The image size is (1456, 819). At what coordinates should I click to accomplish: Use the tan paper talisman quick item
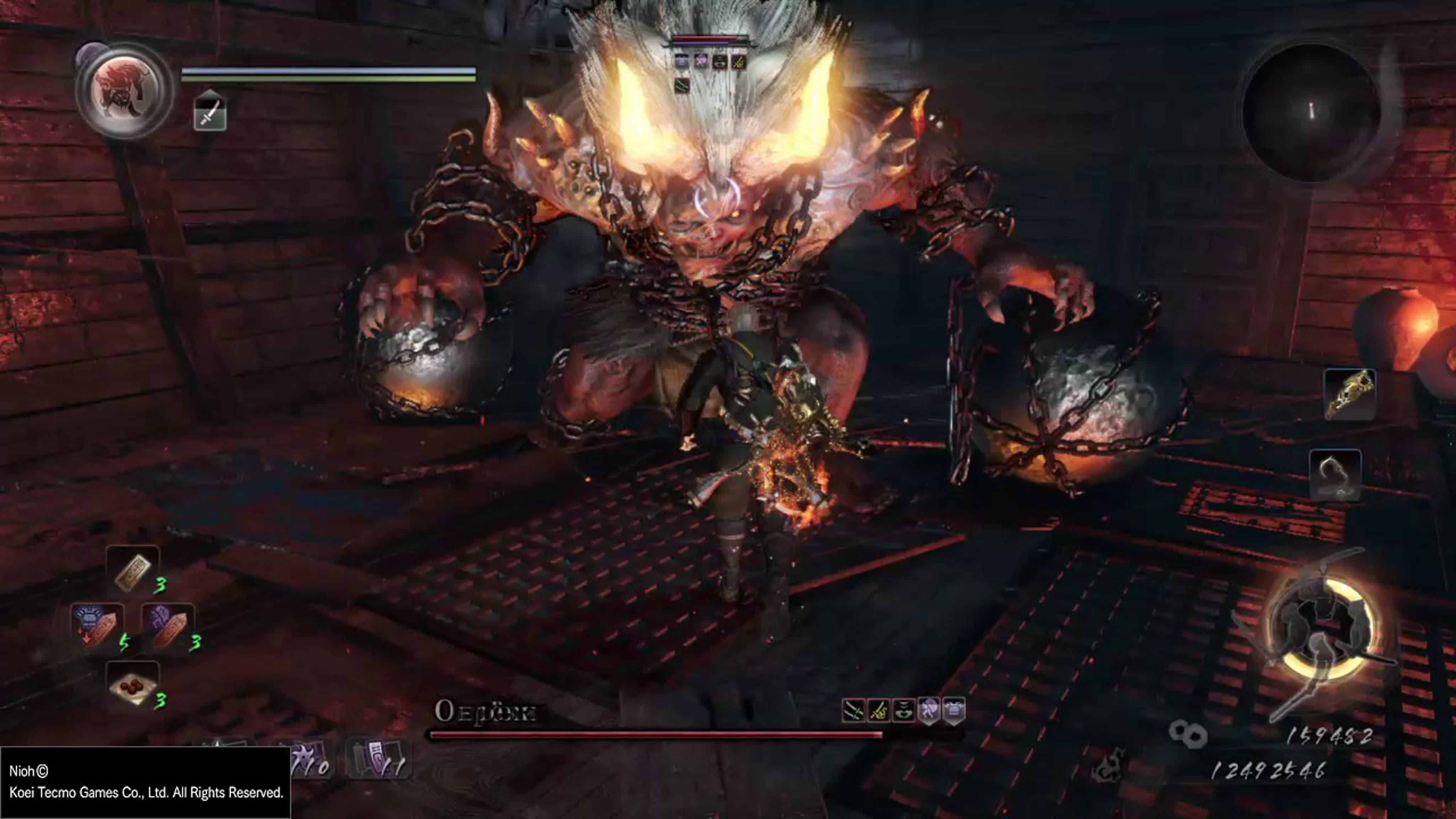[133, 570]
